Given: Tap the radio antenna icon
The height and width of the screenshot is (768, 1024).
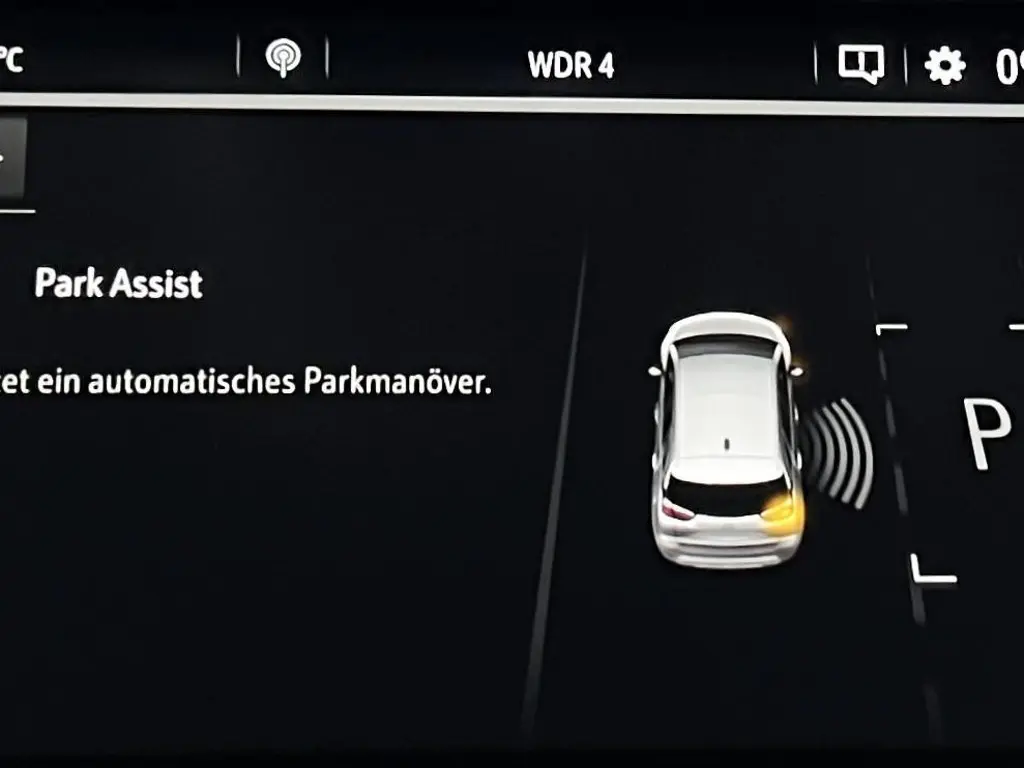Looking at the screenshot, I should coord(283,58).
